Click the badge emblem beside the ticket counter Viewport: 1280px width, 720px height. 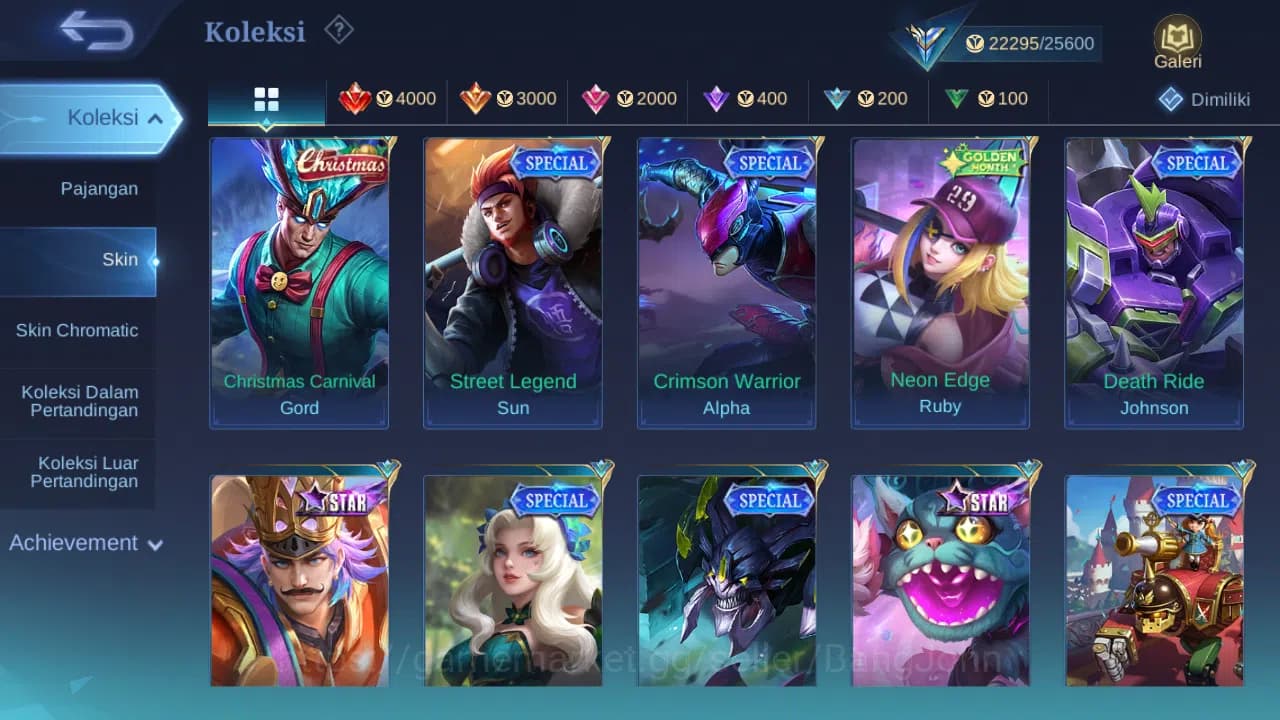click(x=925, y=40)
